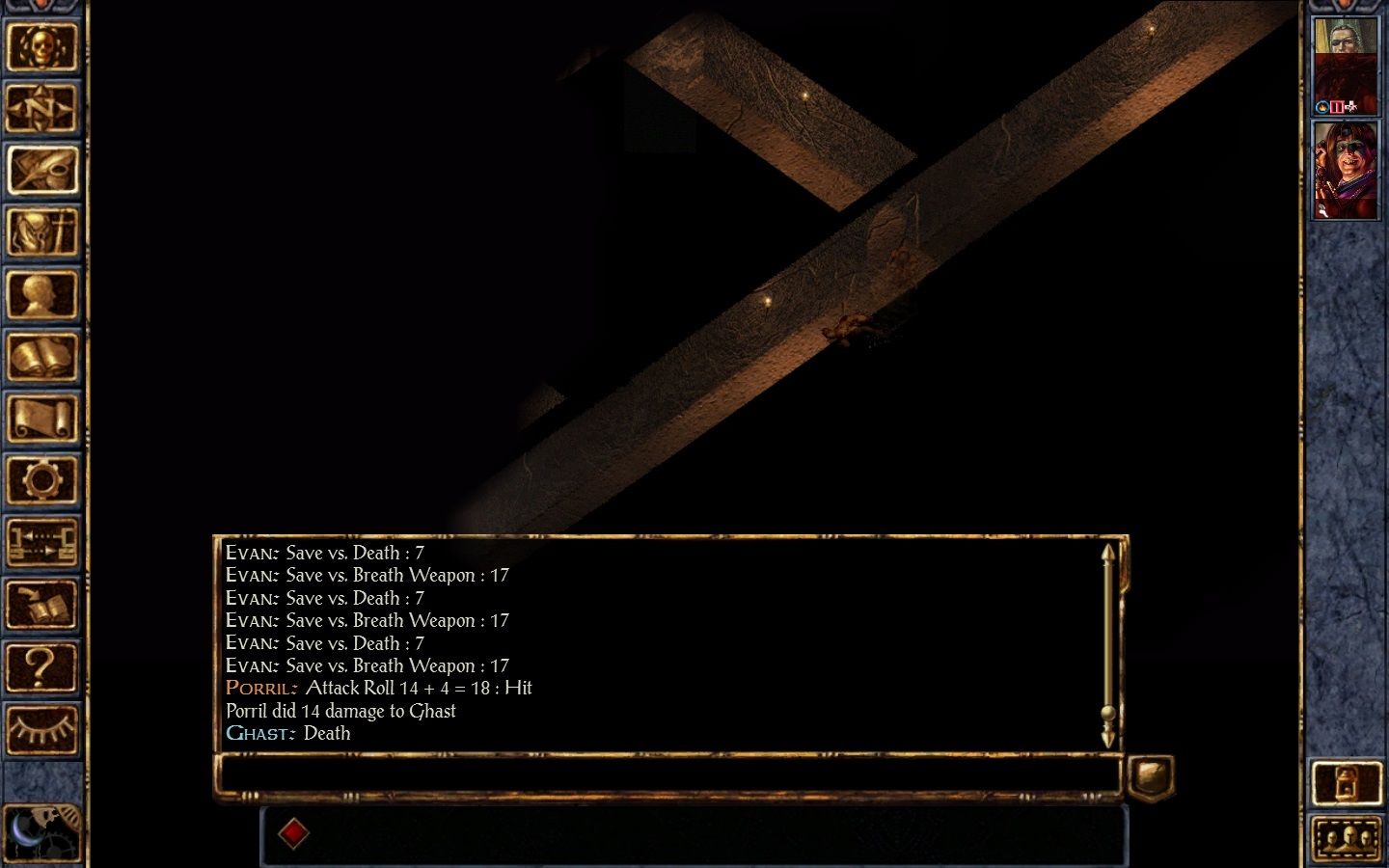Click the pause indicator under Evan's portrait

point(1337,106)
